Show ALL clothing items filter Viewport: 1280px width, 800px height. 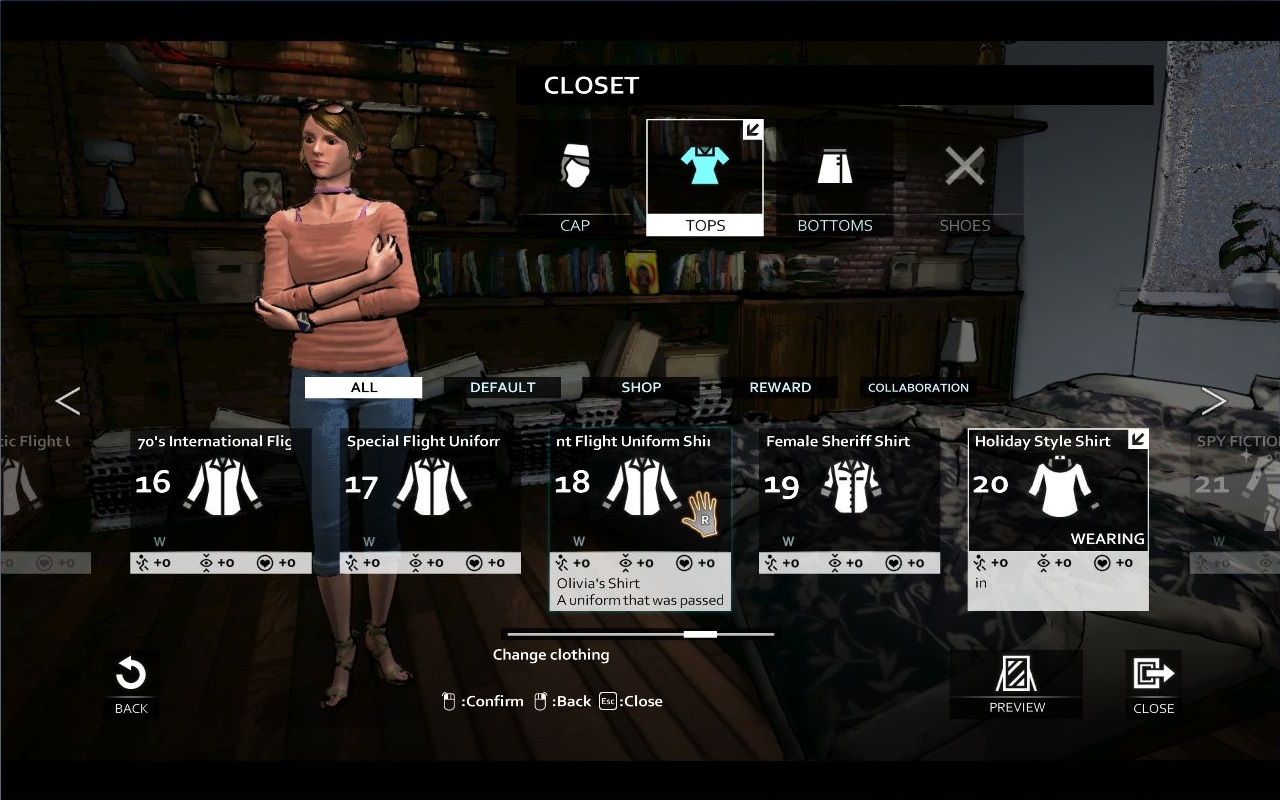[364, 387]
